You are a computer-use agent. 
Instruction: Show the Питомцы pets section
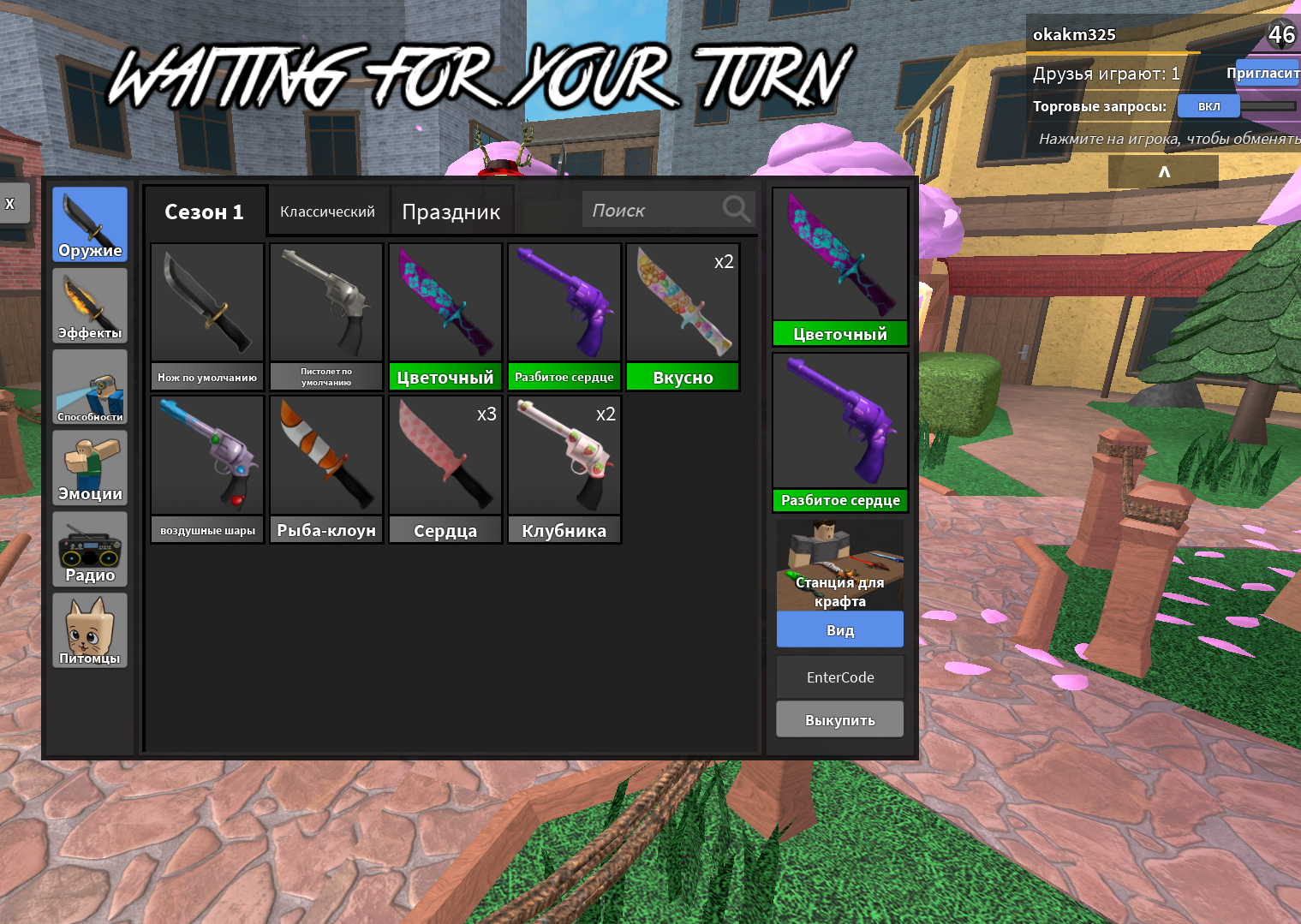click(x=89, y=630)
